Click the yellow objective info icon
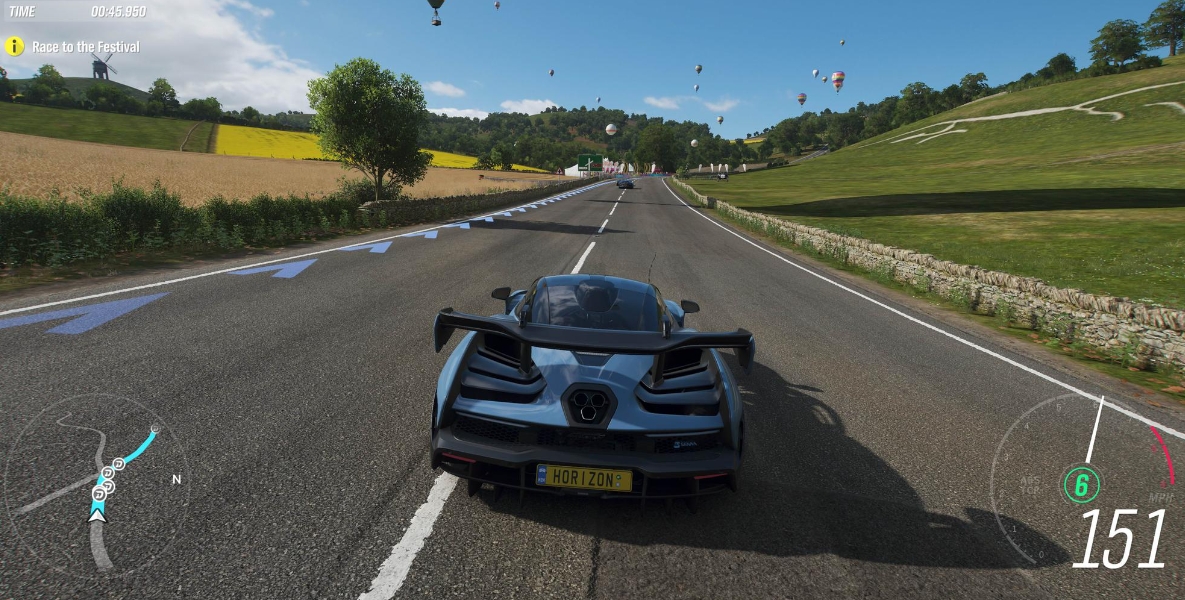The width and height of the screenshot is (1185, 600). coord(14,46)
